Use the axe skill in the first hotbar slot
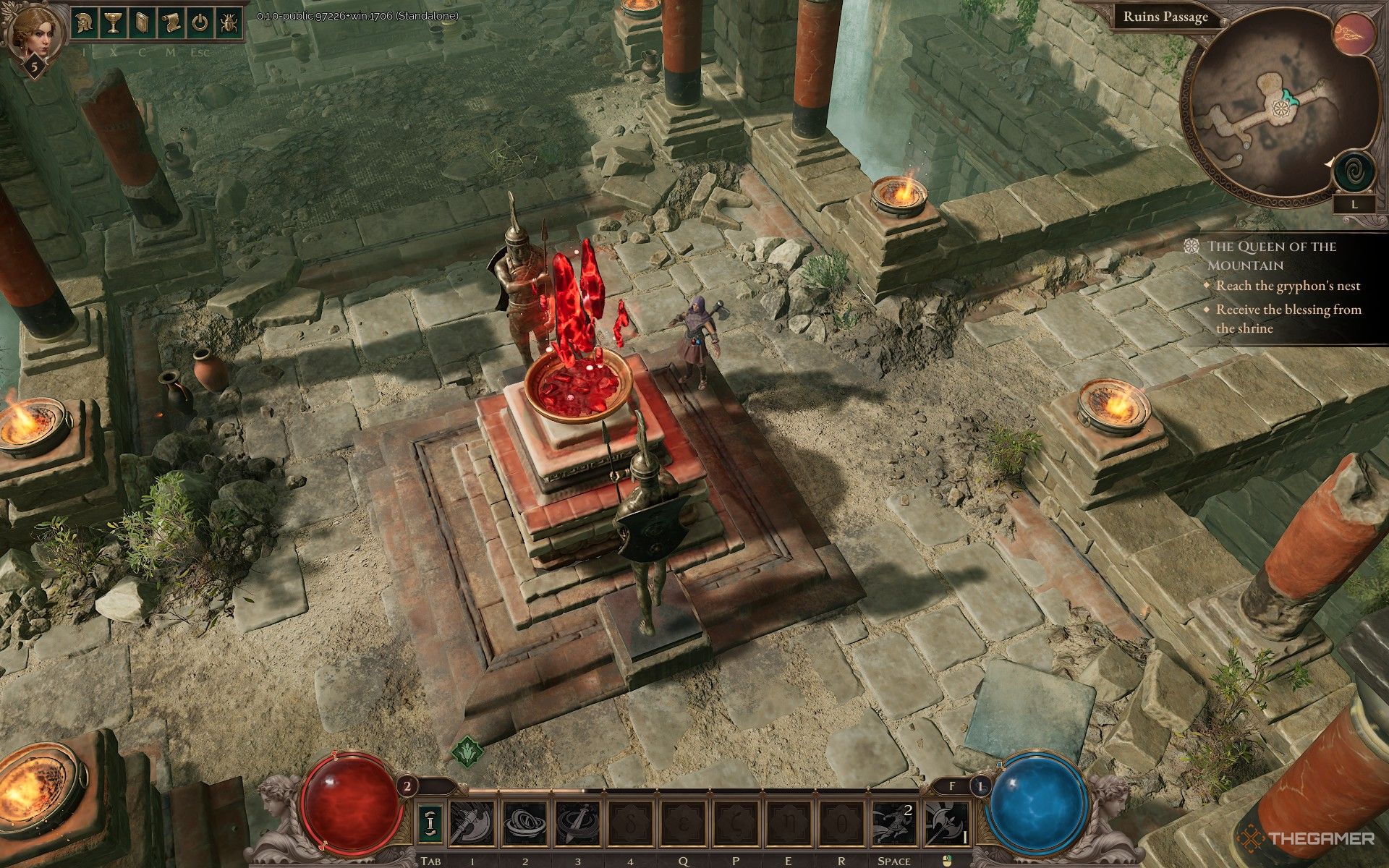 click(x=471, y=825)
